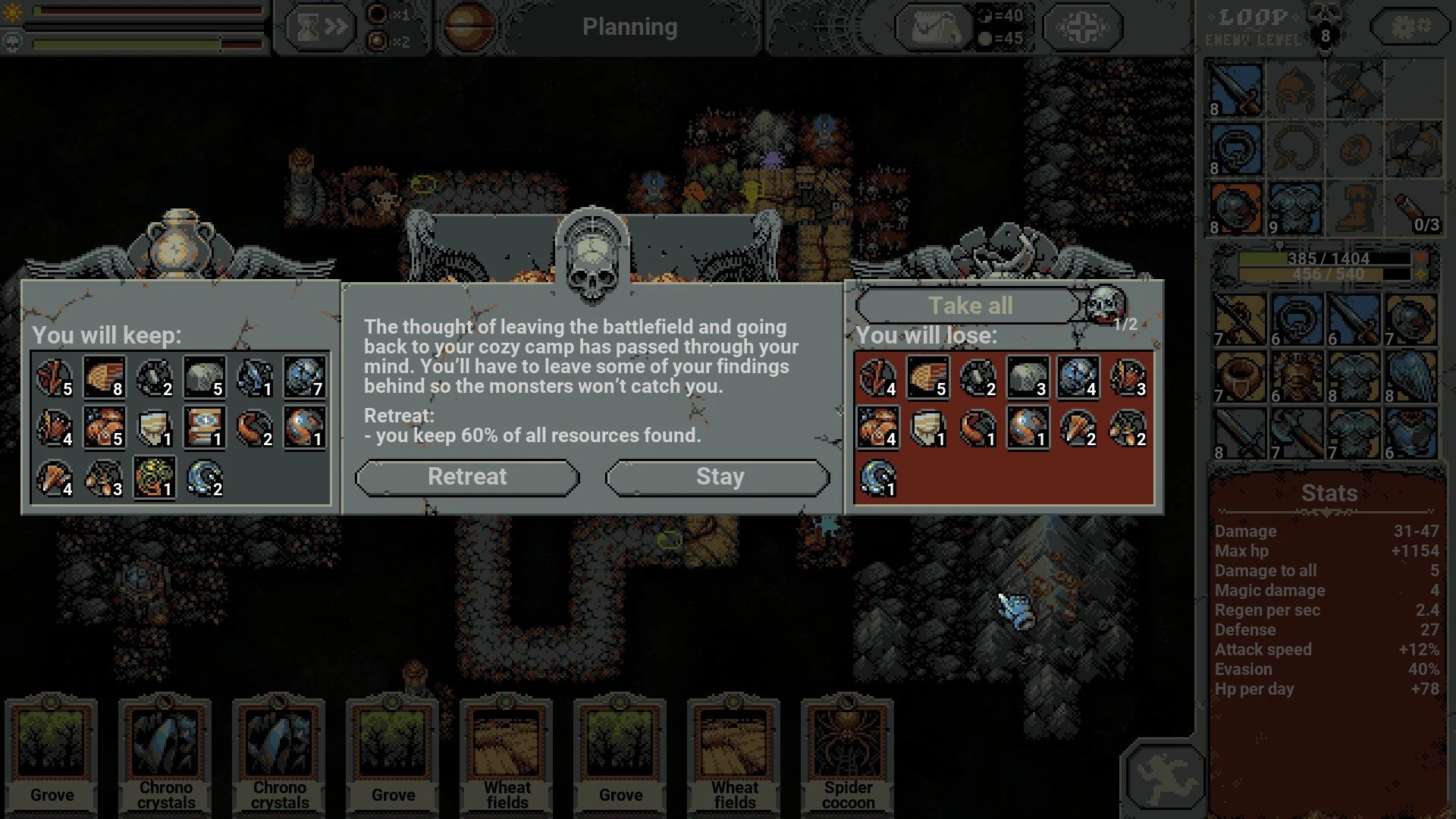The image size is (1456, 819).
Task: Click the retreat running-man button
Action: click(1164, 777)
